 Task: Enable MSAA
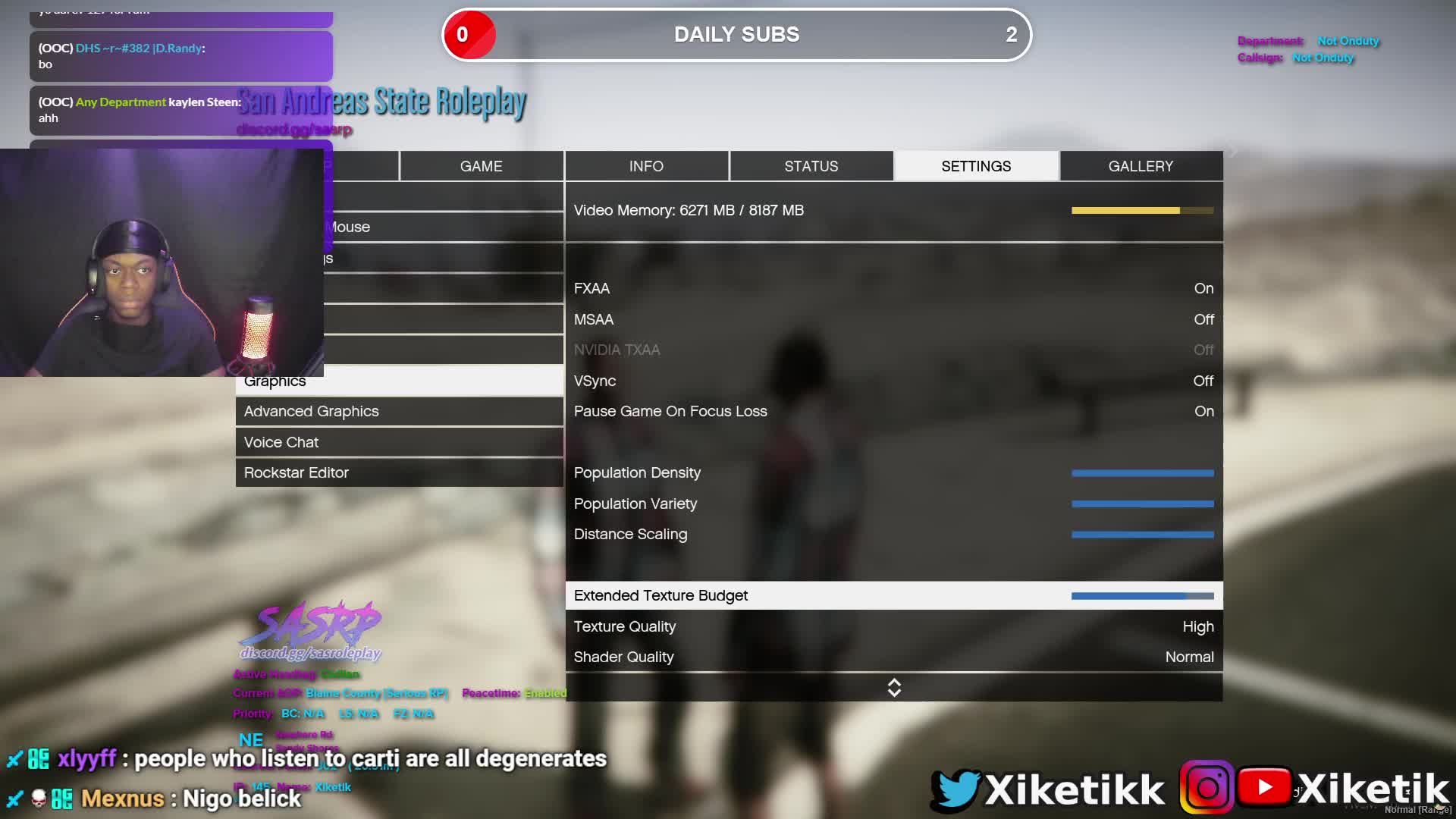895,319
